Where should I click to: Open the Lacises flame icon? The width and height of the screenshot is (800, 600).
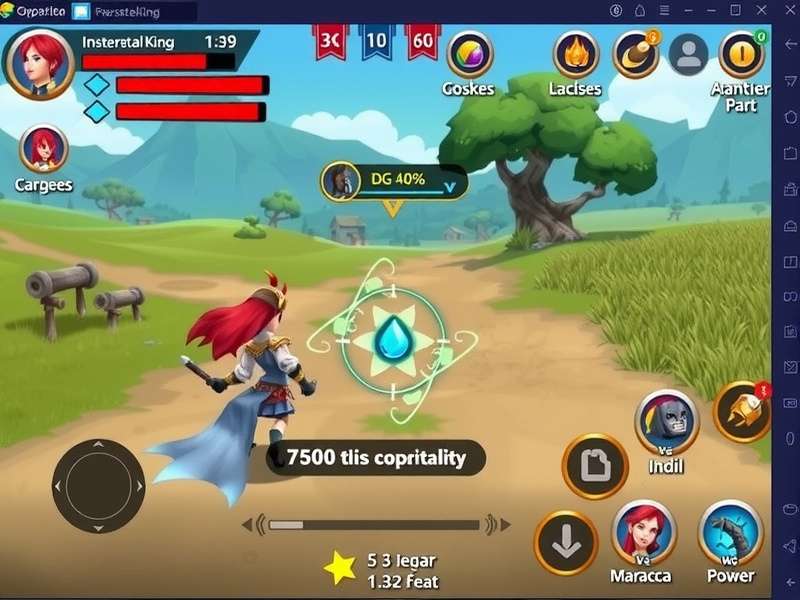[x=575, y=54]
